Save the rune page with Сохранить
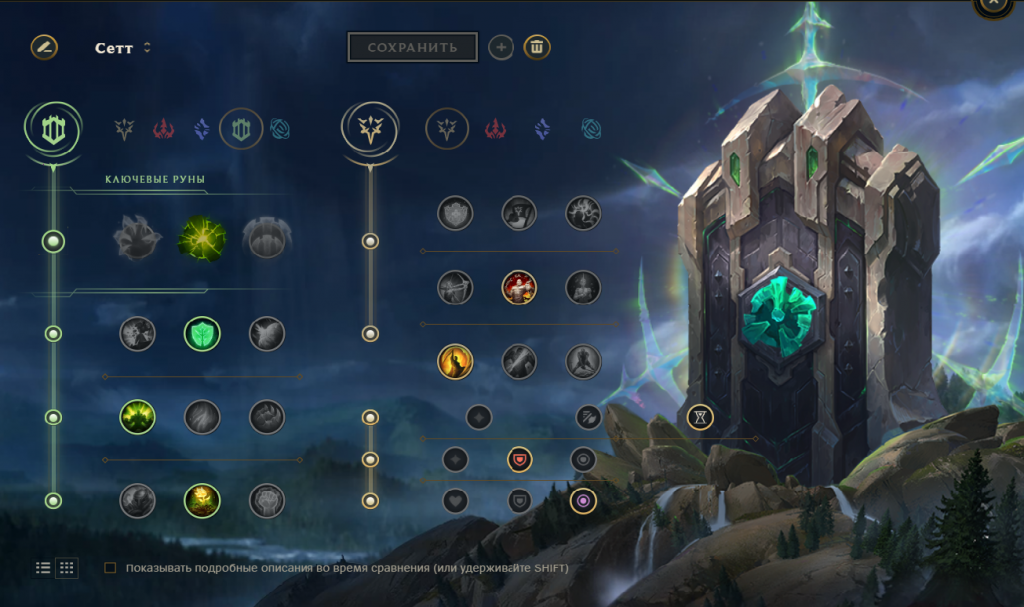Screen dimensions: 1024x607 pyautogui.click(x=412, y=47)
